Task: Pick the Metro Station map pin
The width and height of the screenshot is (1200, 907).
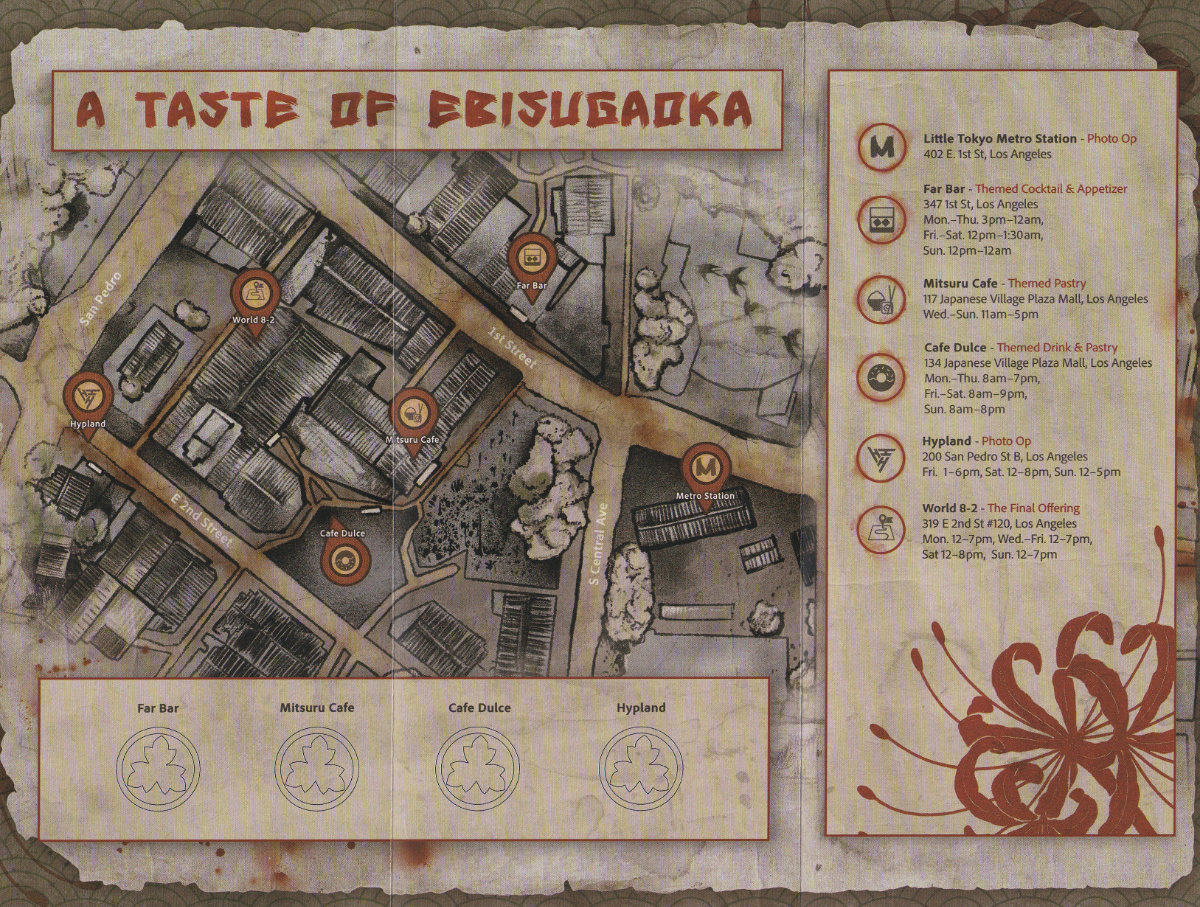Action: [x=706, y=468]
